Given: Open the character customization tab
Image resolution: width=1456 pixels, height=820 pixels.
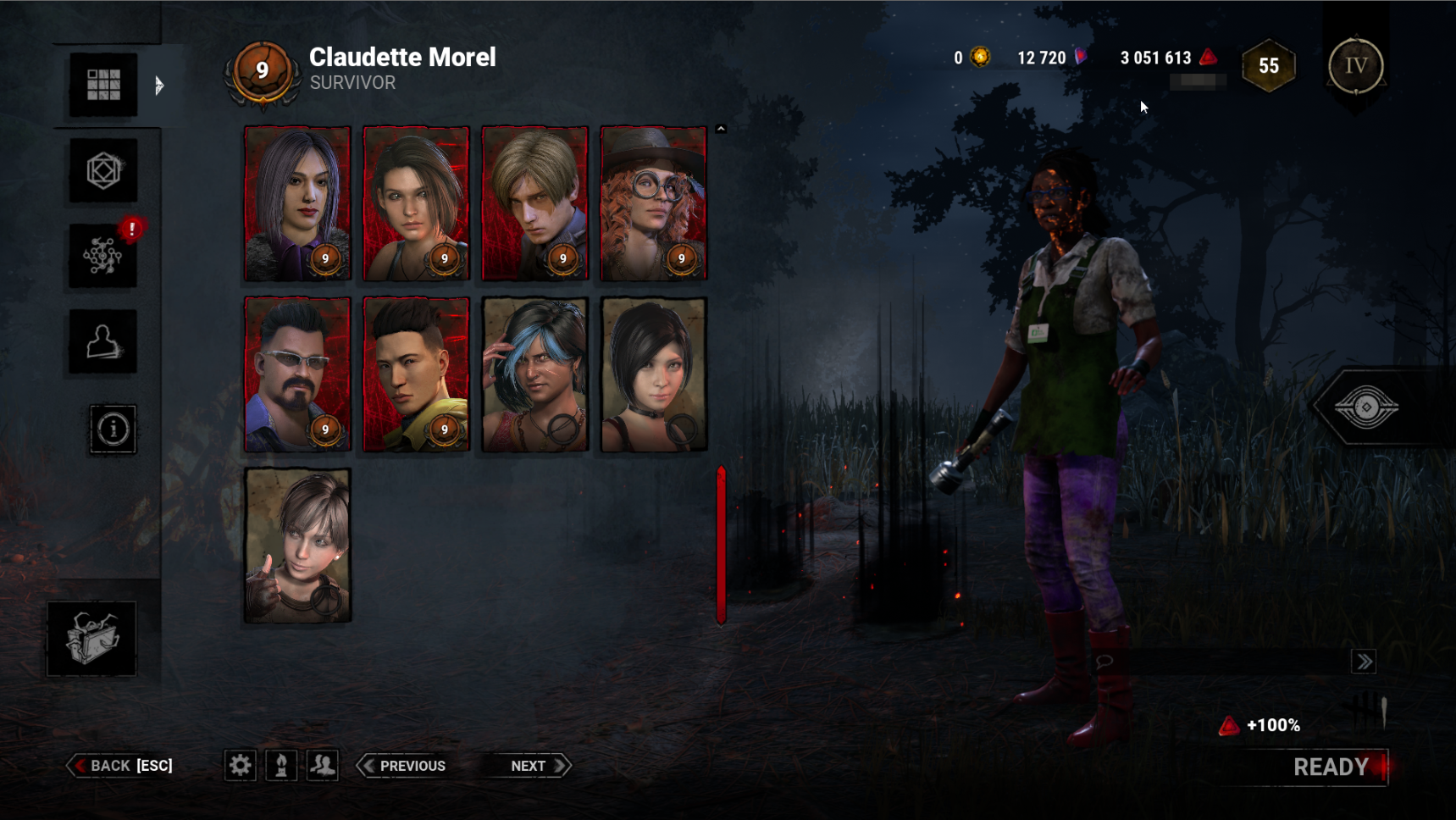Looking at the screenshot, I should (103, 341).
